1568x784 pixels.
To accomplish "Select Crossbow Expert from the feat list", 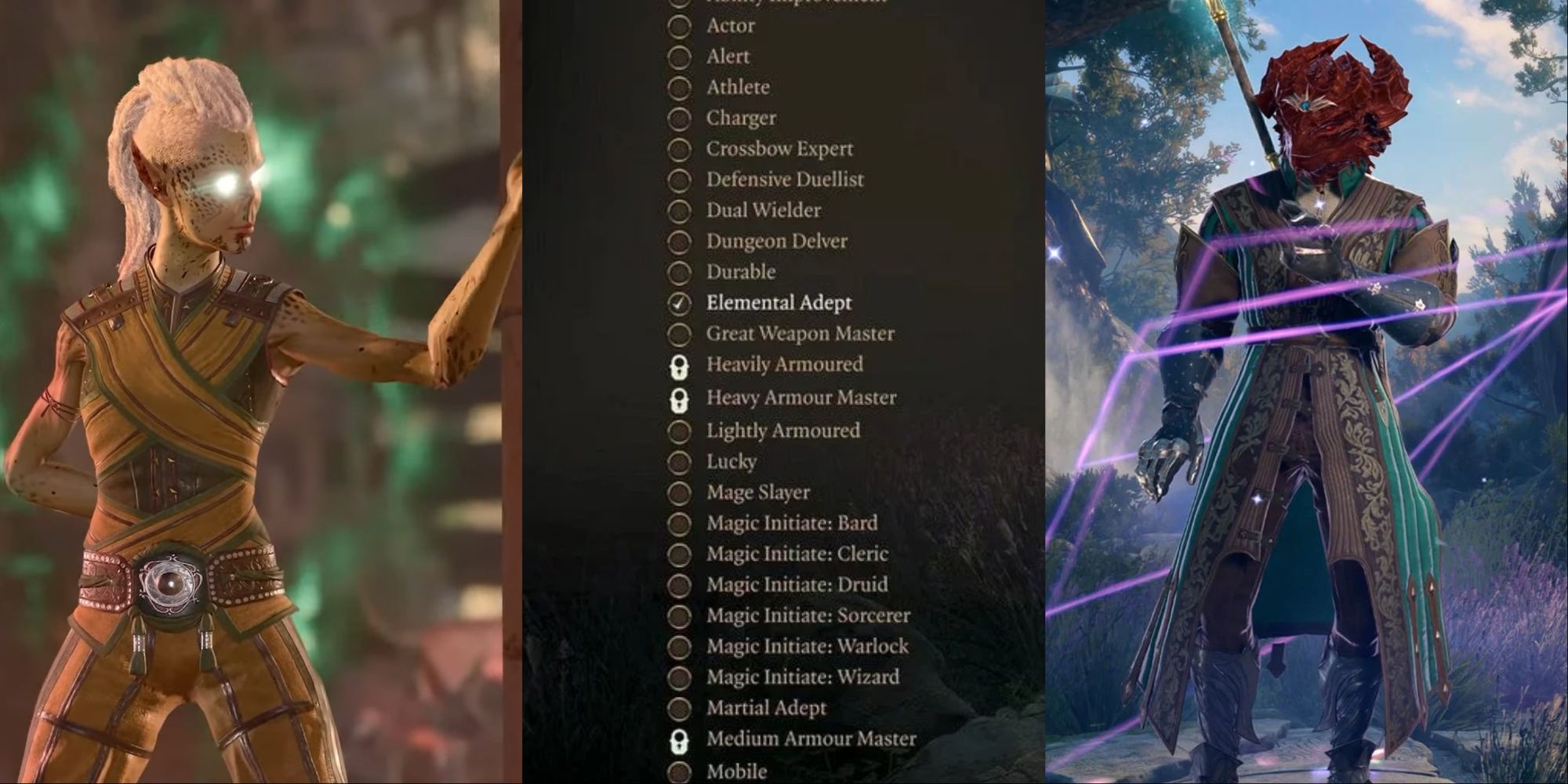I will tap(678, 149).
